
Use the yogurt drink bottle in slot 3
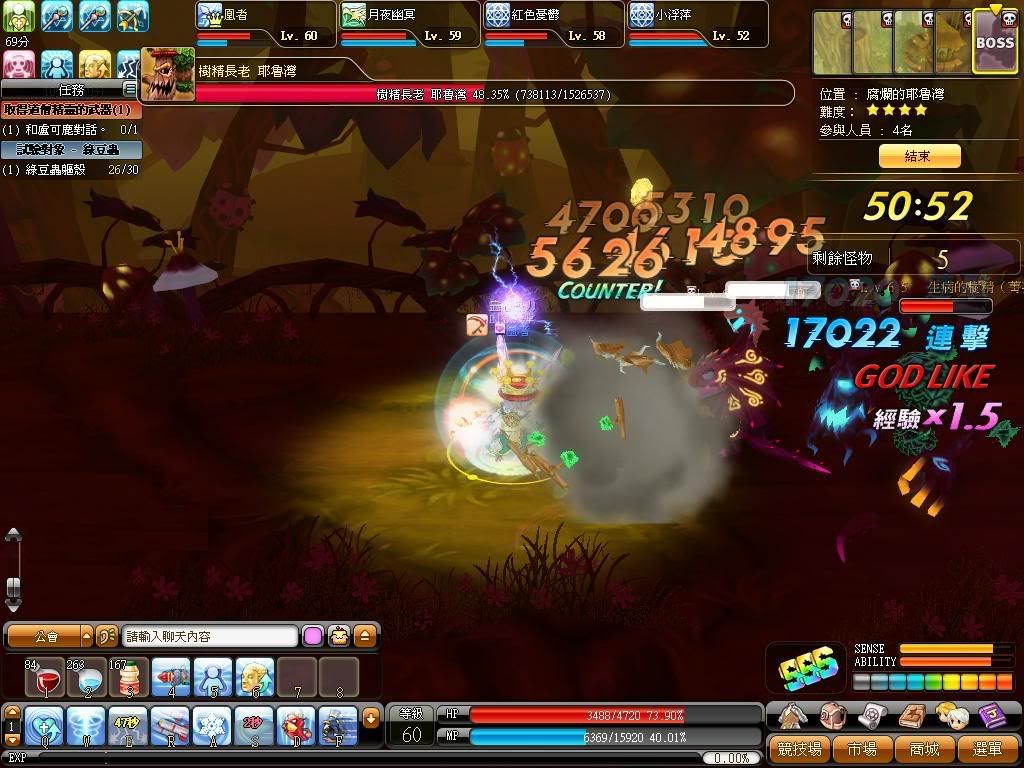129,677
